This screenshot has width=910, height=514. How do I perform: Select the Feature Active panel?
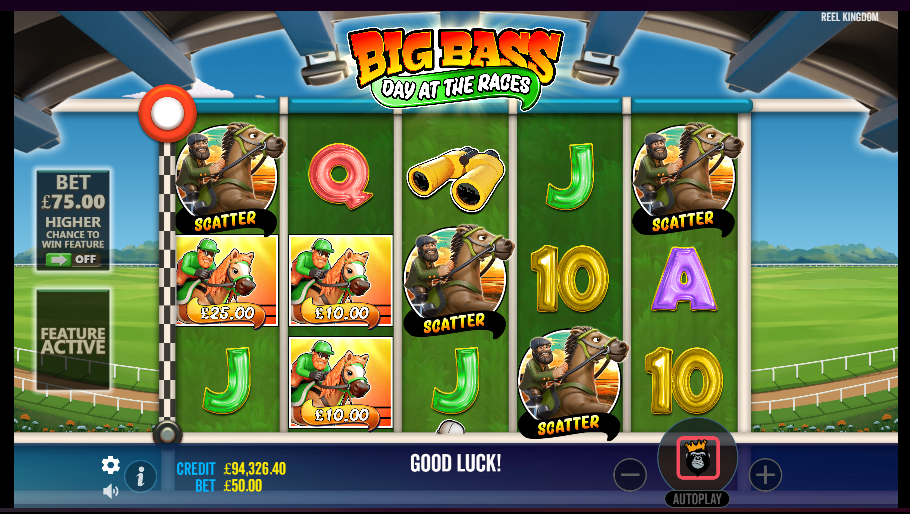point(73,340)
